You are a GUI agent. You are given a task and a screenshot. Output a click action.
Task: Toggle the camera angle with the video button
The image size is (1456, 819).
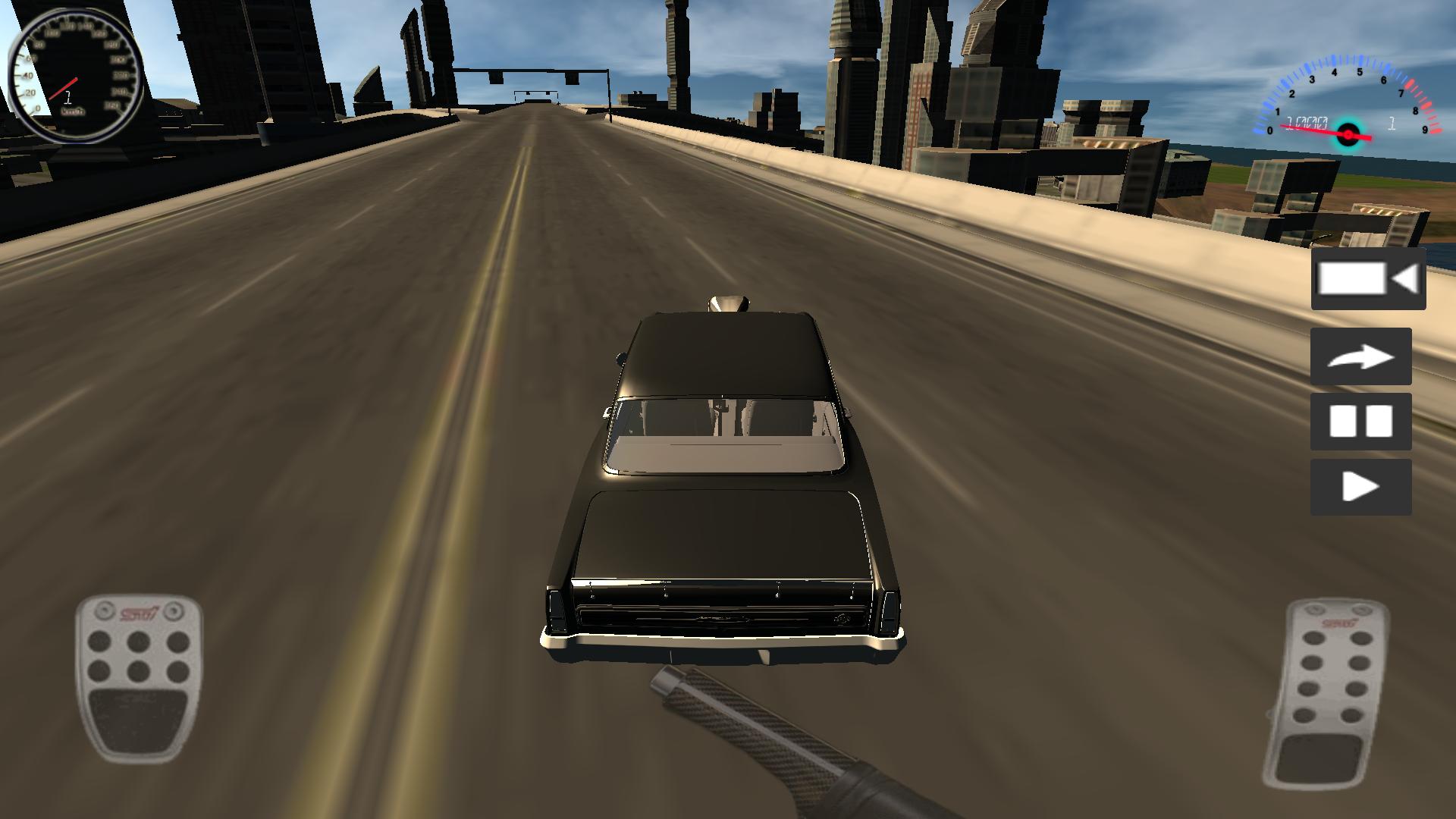coord(1367,281)
